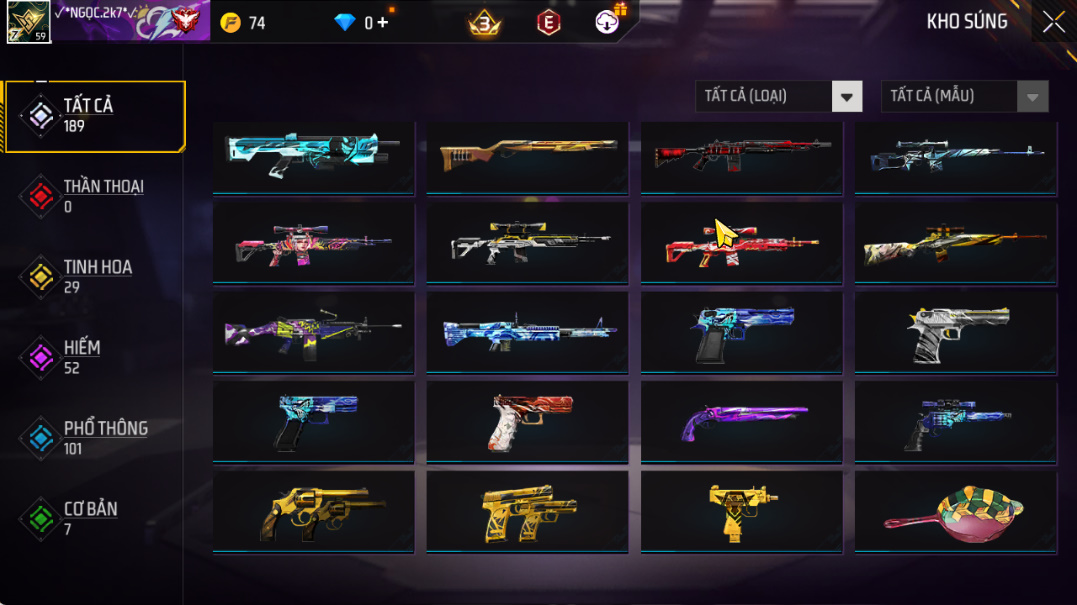Click the red E badge icon

(x=548, y=22)
